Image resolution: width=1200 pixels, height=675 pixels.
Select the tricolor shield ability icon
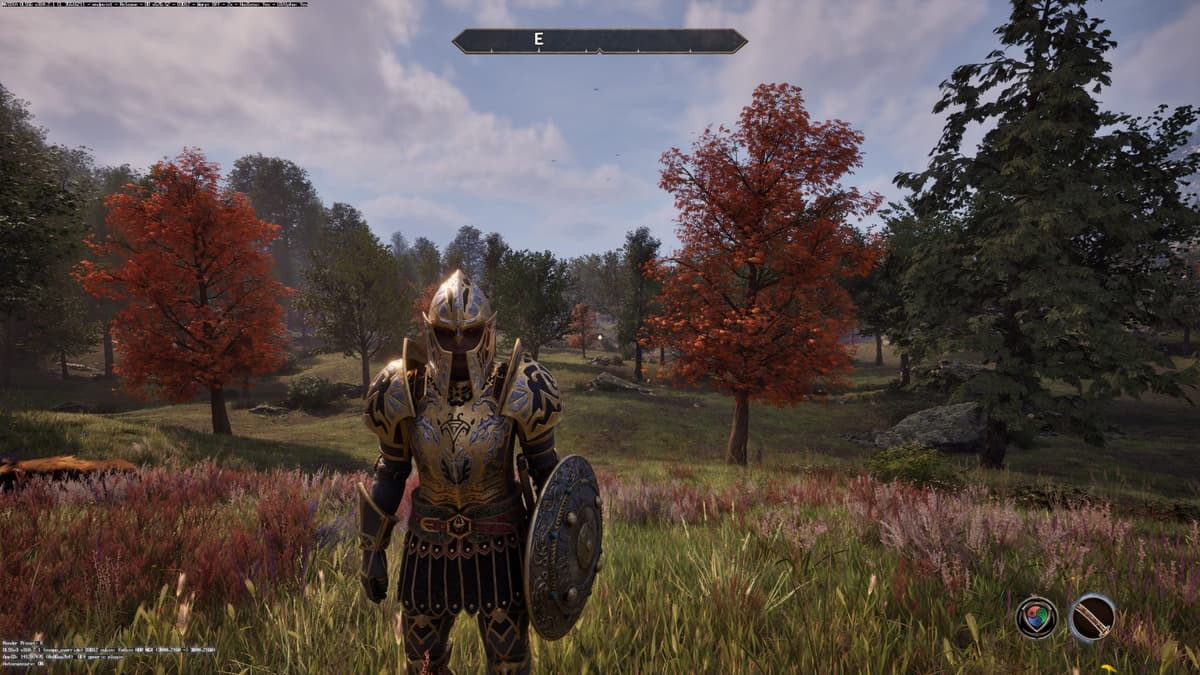1036,617
